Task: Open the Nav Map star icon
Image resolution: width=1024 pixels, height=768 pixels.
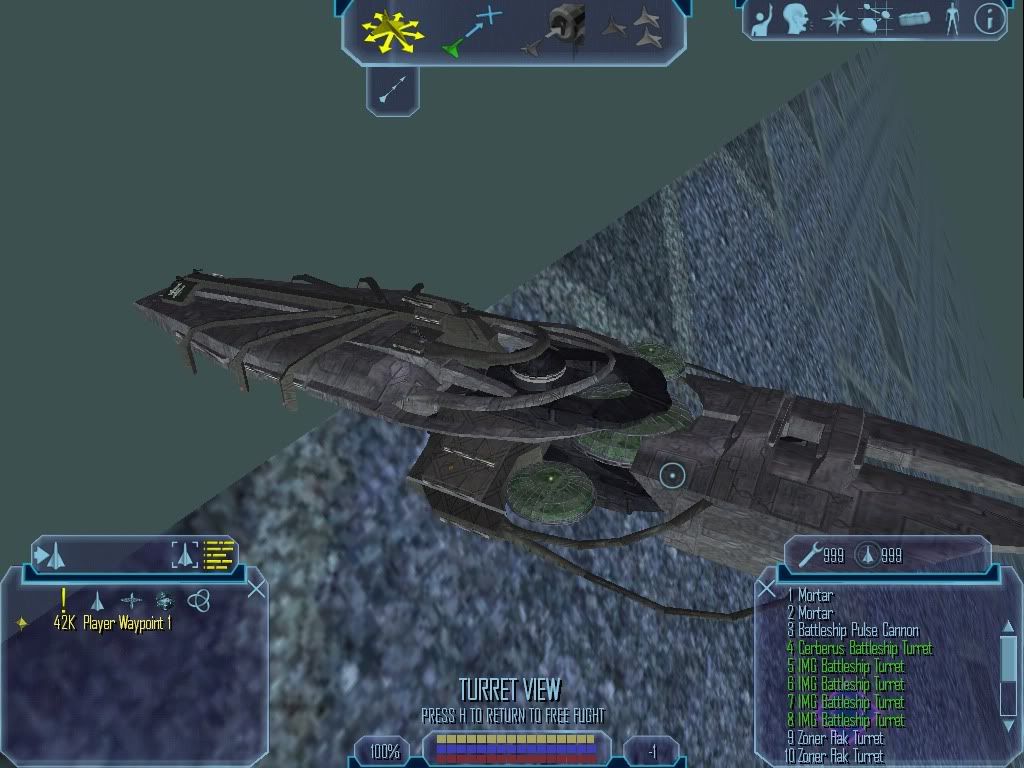Action: point(836,19)
